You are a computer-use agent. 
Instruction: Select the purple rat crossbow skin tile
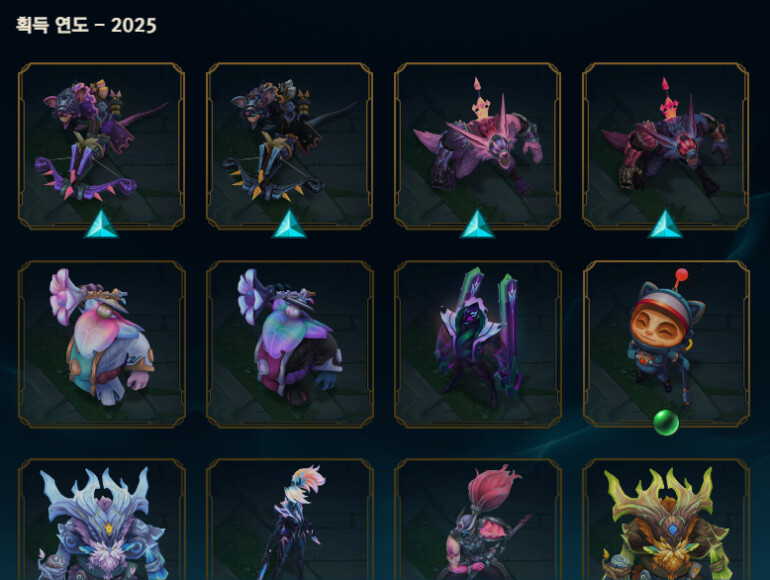[101, 146]
